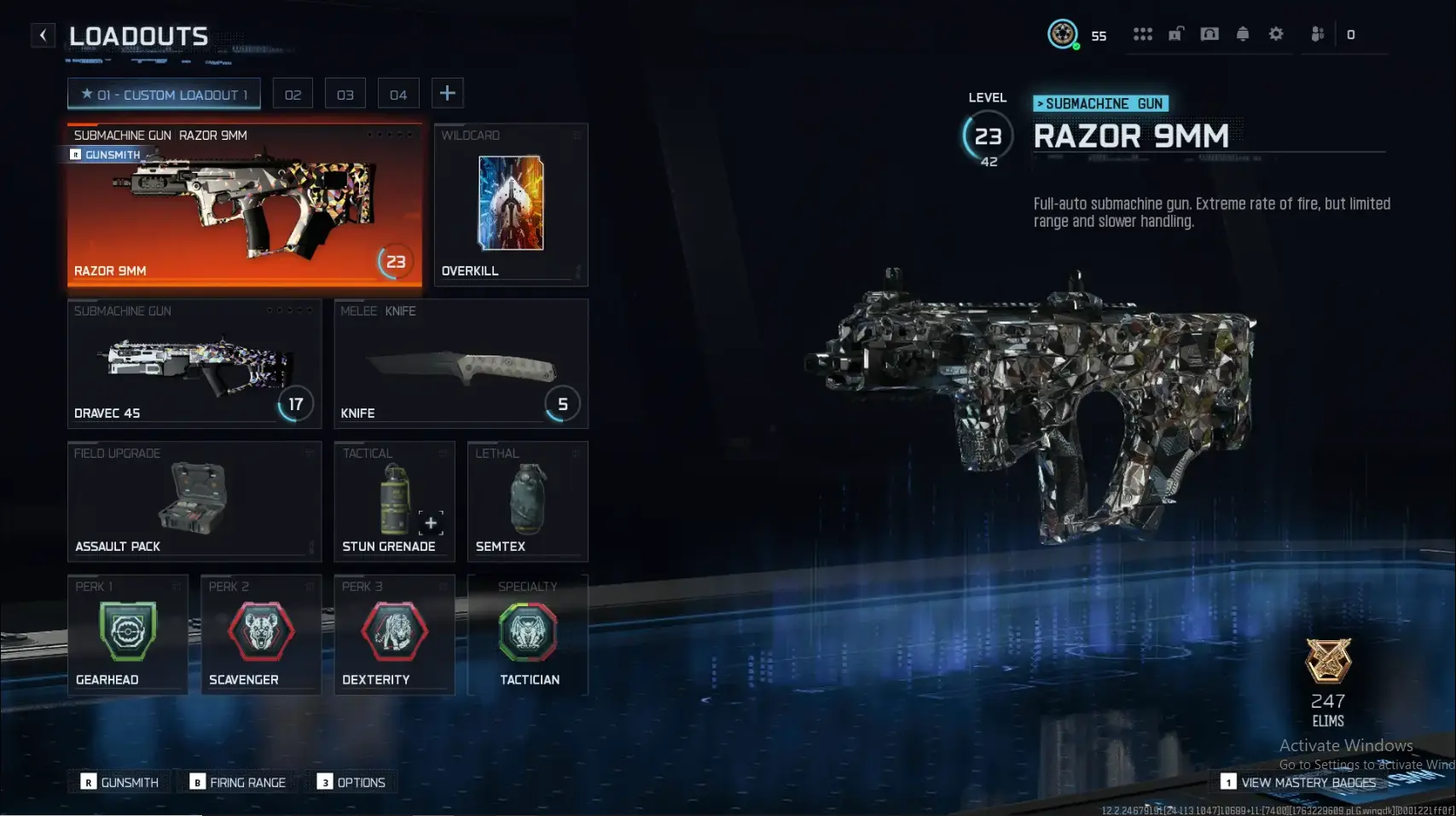Click the camera capture icon
The width and height of the screenshot is (1456, 816).
[x=1209, y=34]
